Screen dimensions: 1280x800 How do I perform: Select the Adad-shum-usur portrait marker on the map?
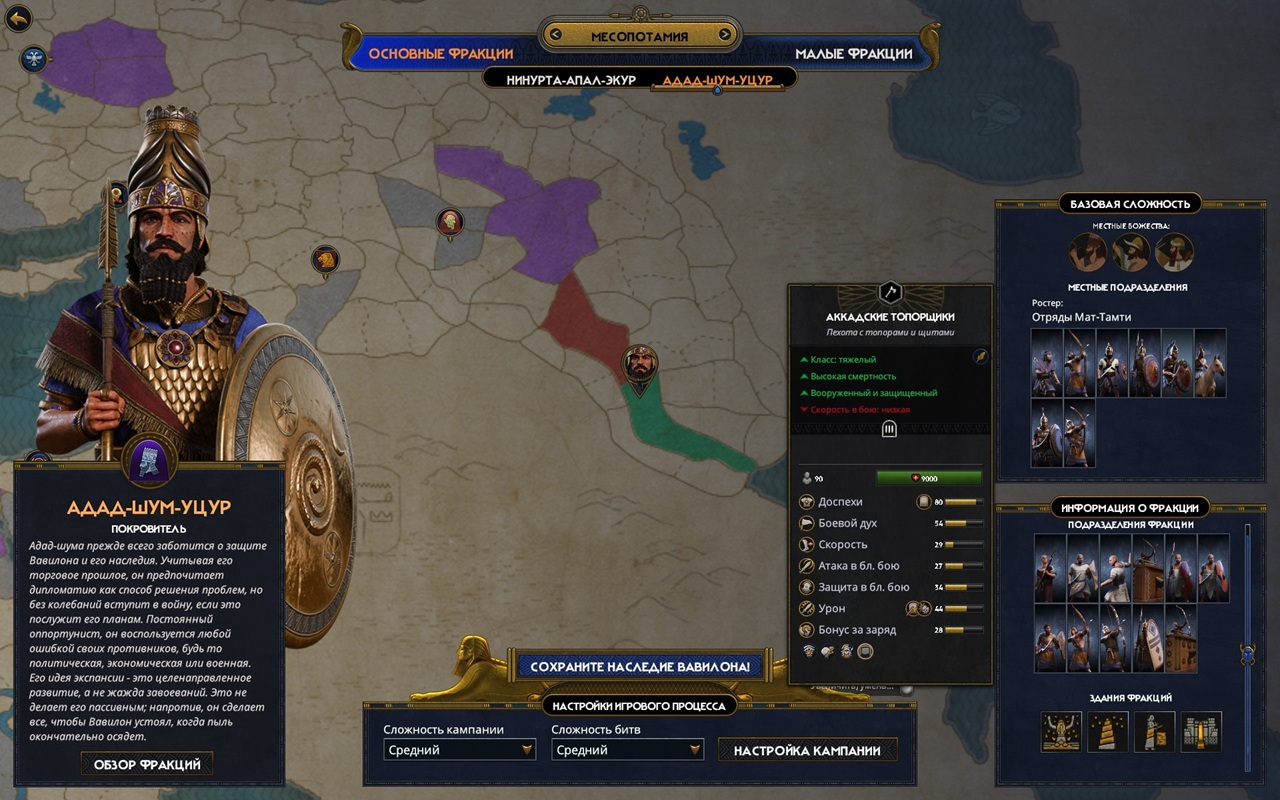click(641, 364)
